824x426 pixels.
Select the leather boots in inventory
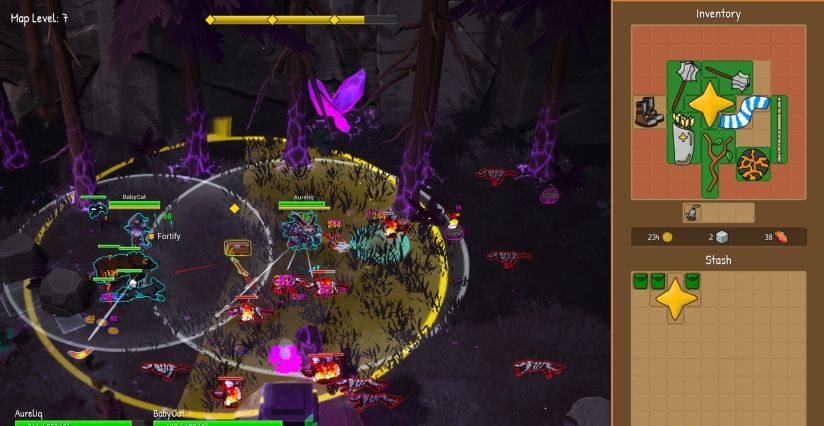tap(648, 110)
